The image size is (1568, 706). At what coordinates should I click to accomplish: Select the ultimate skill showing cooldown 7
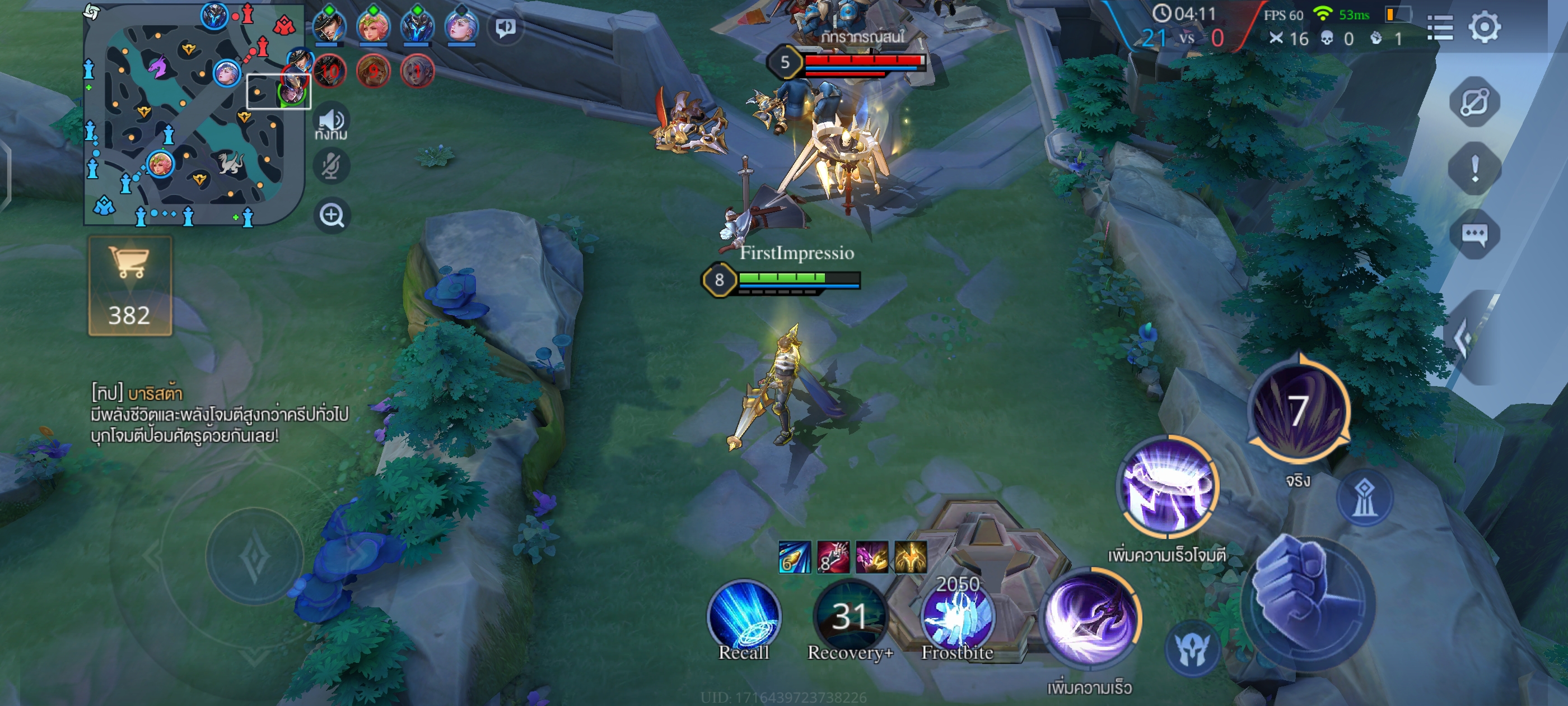pyautogui.click(x=1298, y=411)
